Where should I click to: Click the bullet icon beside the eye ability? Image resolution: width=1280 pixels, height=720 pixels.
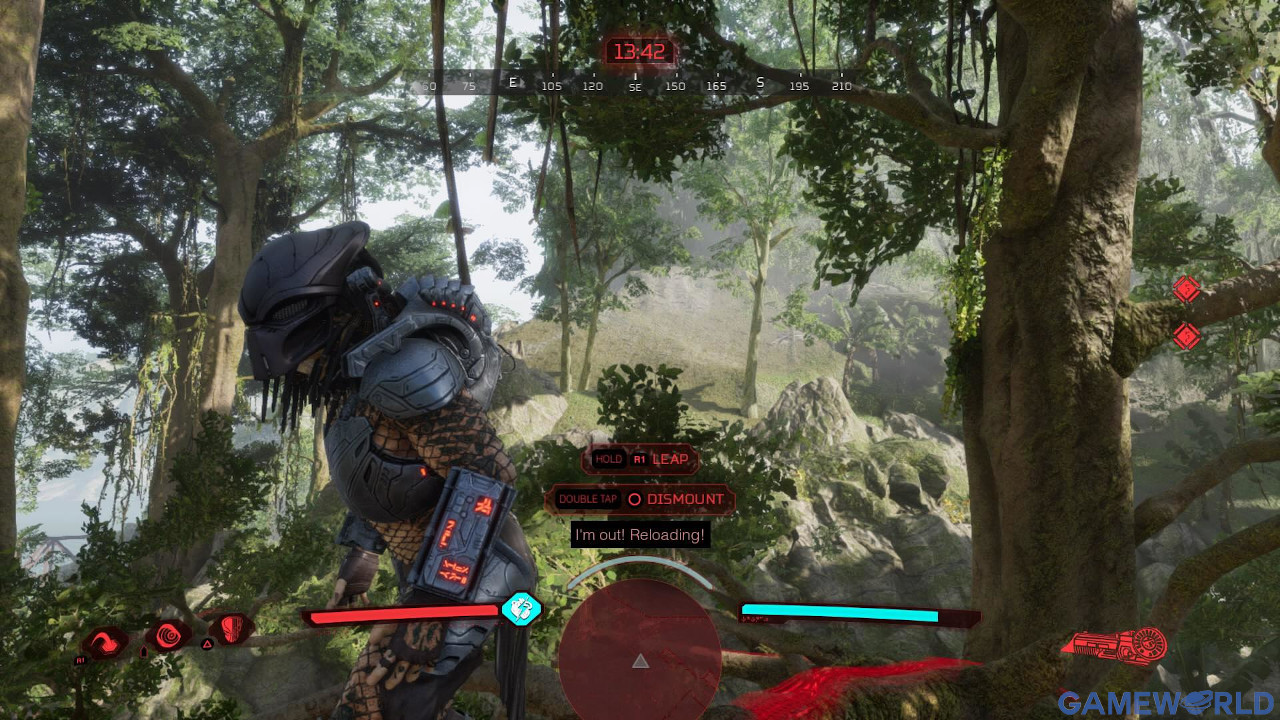[x=143, y=650]
